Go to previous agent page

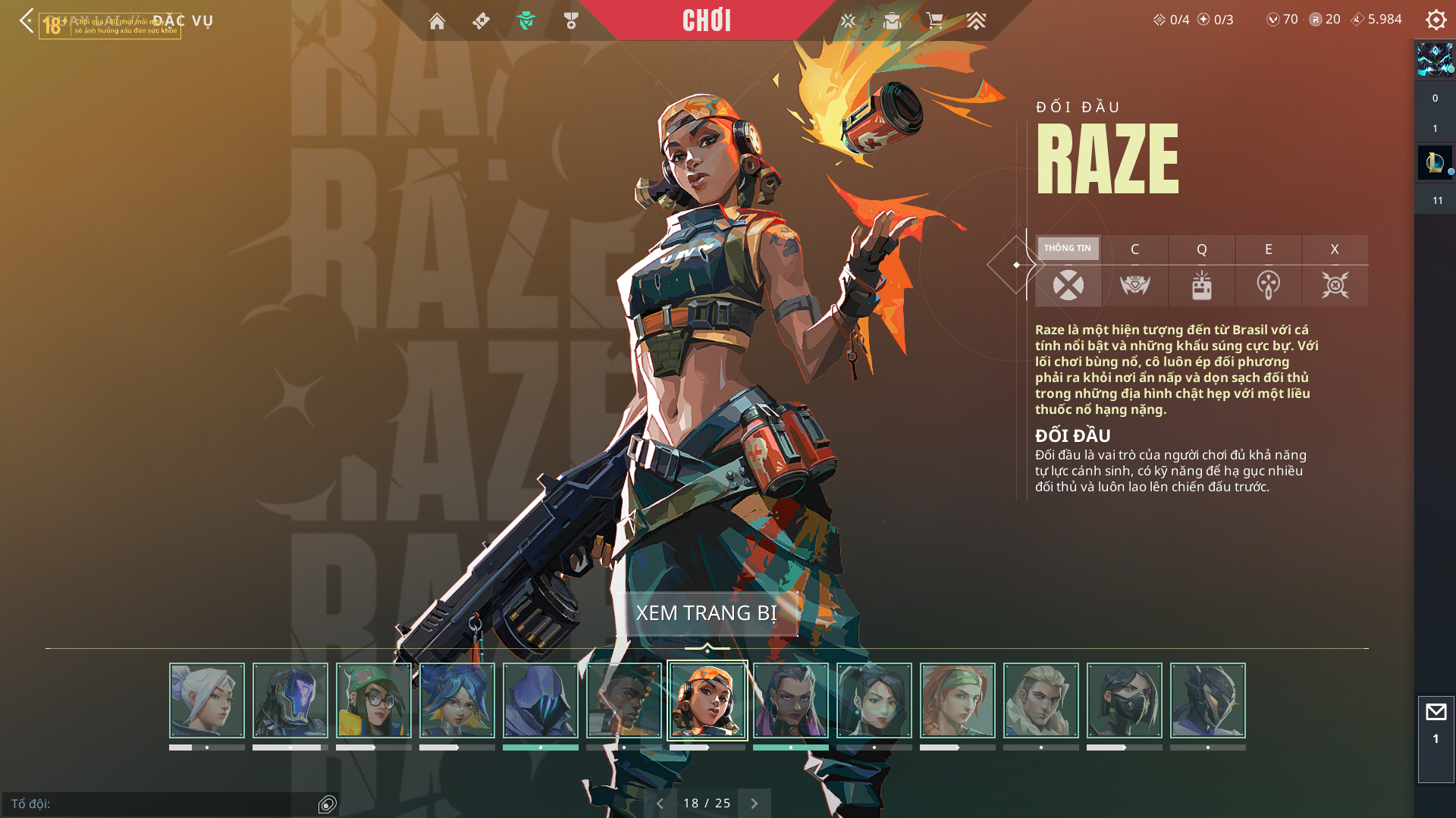660,804
